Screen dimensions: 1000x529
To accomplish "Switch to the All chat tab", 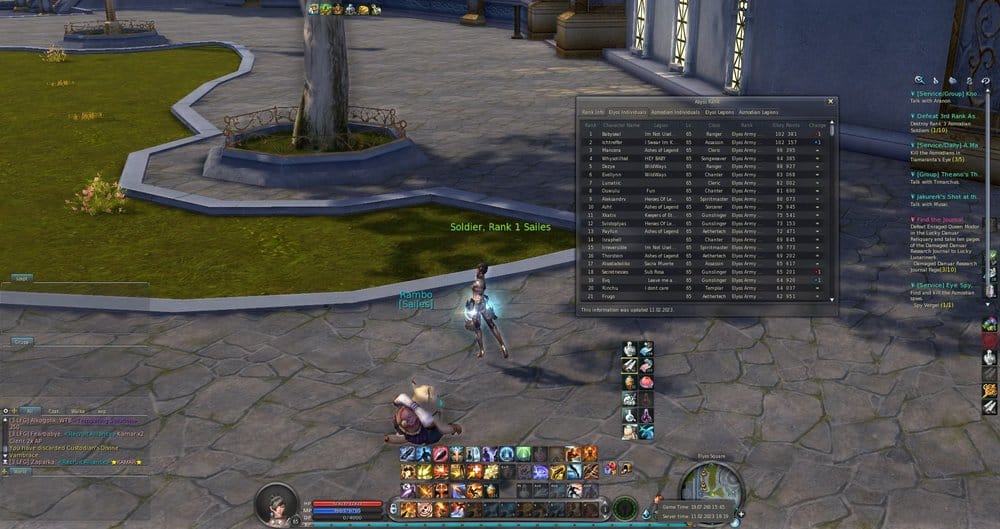I will (x=31, y=410).
